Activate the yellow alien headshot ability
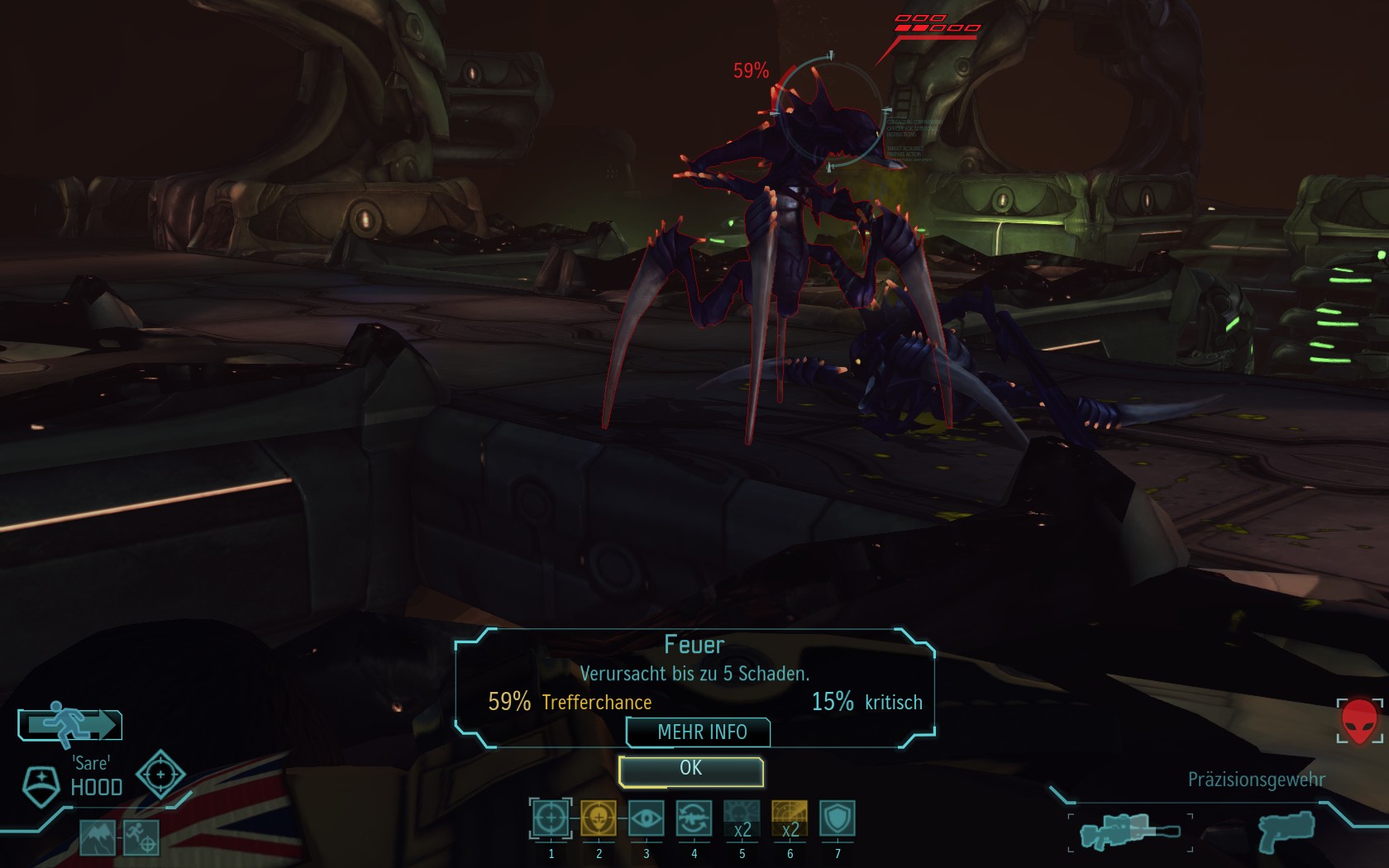 tap(599, 819)
